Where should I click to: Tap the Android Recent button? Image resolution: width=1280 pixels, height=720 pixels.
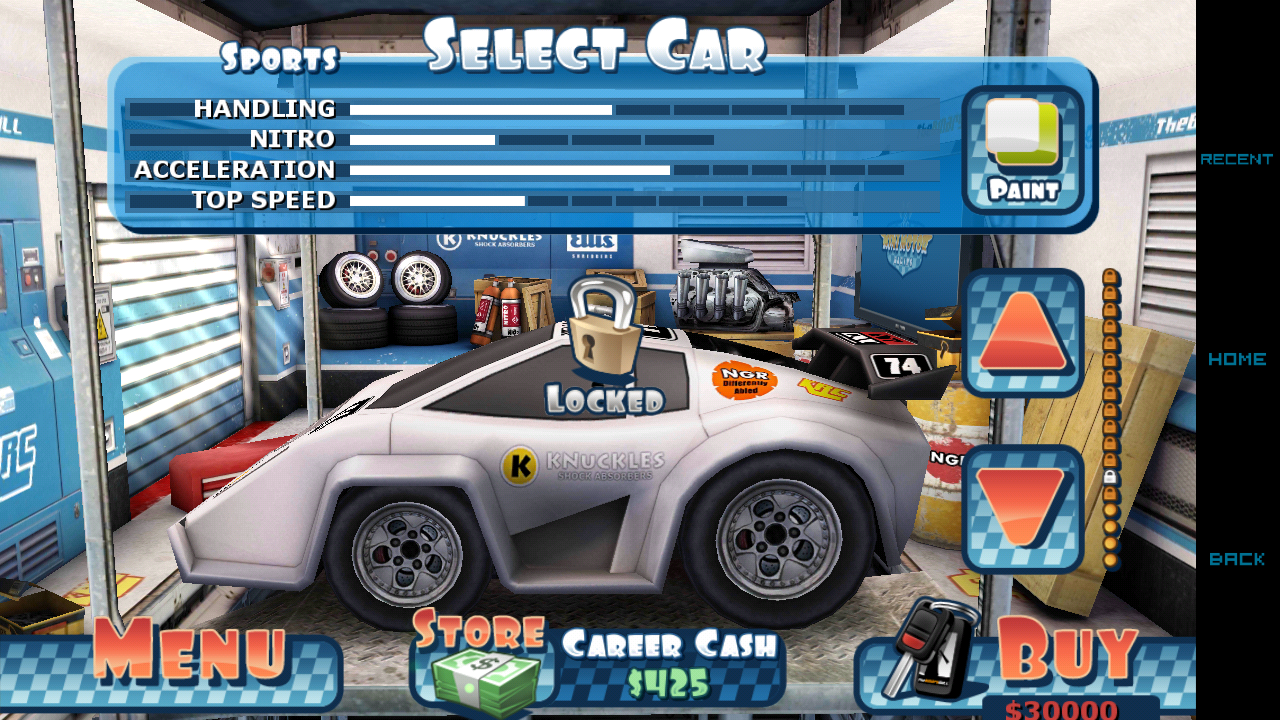(1236, 159)
